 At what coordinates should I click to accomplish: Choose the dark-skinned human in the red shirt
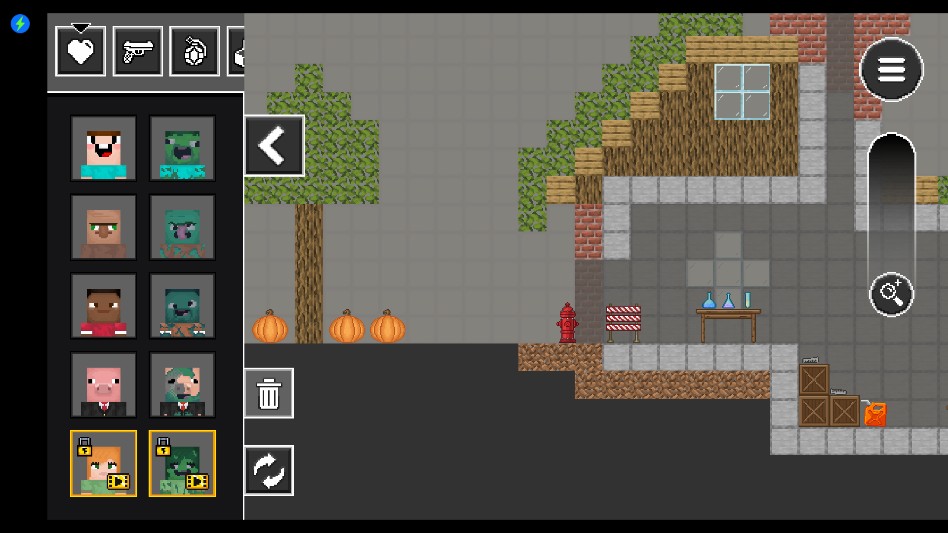click(x=104, y=306)
